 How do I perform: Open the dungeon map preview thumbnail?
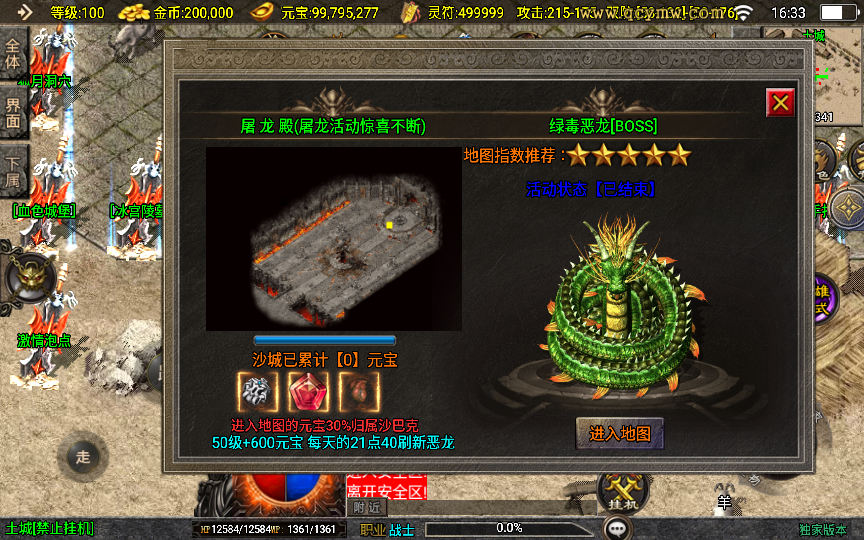333,238
